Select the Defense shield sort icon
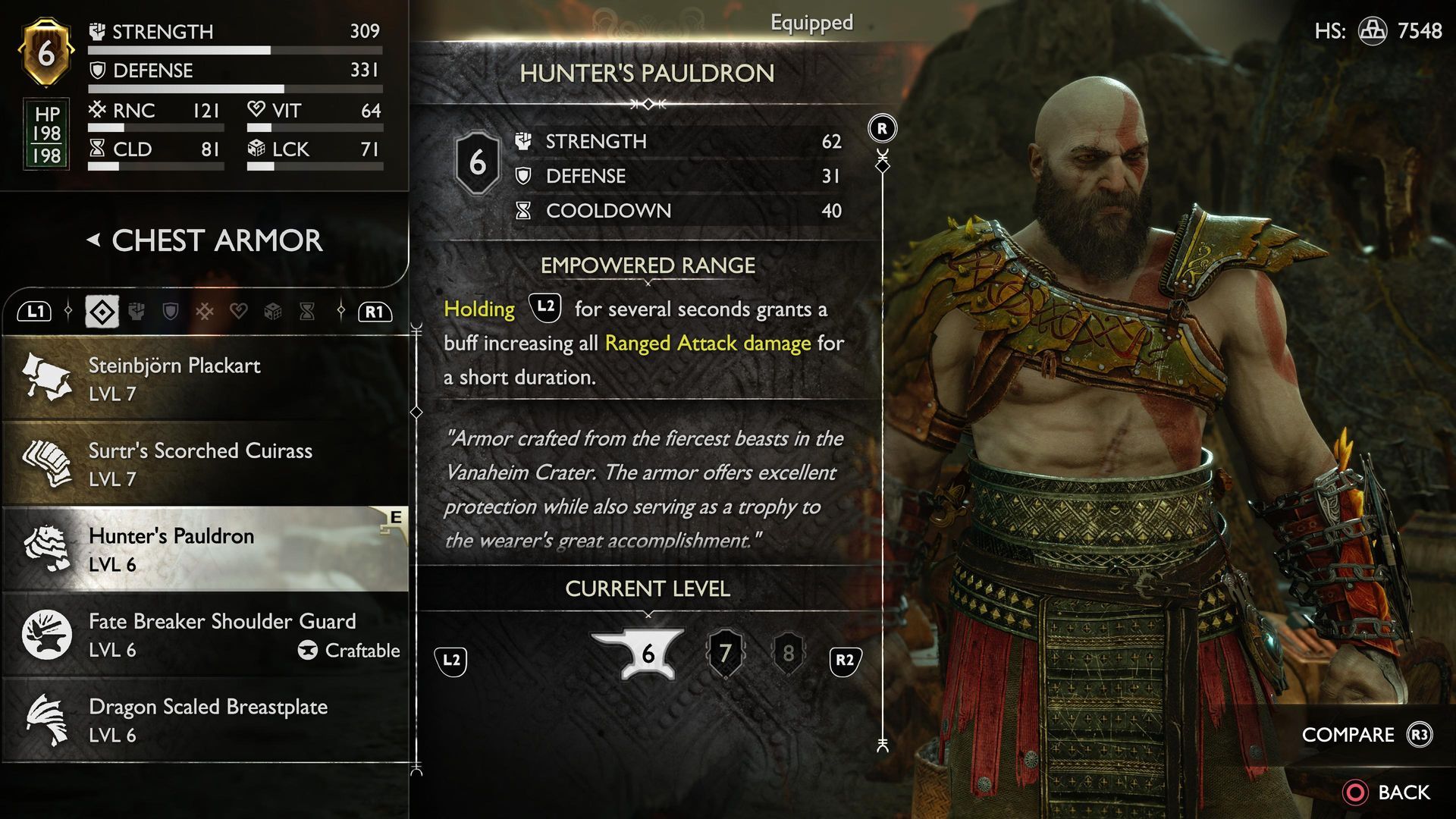 point(170,311)
